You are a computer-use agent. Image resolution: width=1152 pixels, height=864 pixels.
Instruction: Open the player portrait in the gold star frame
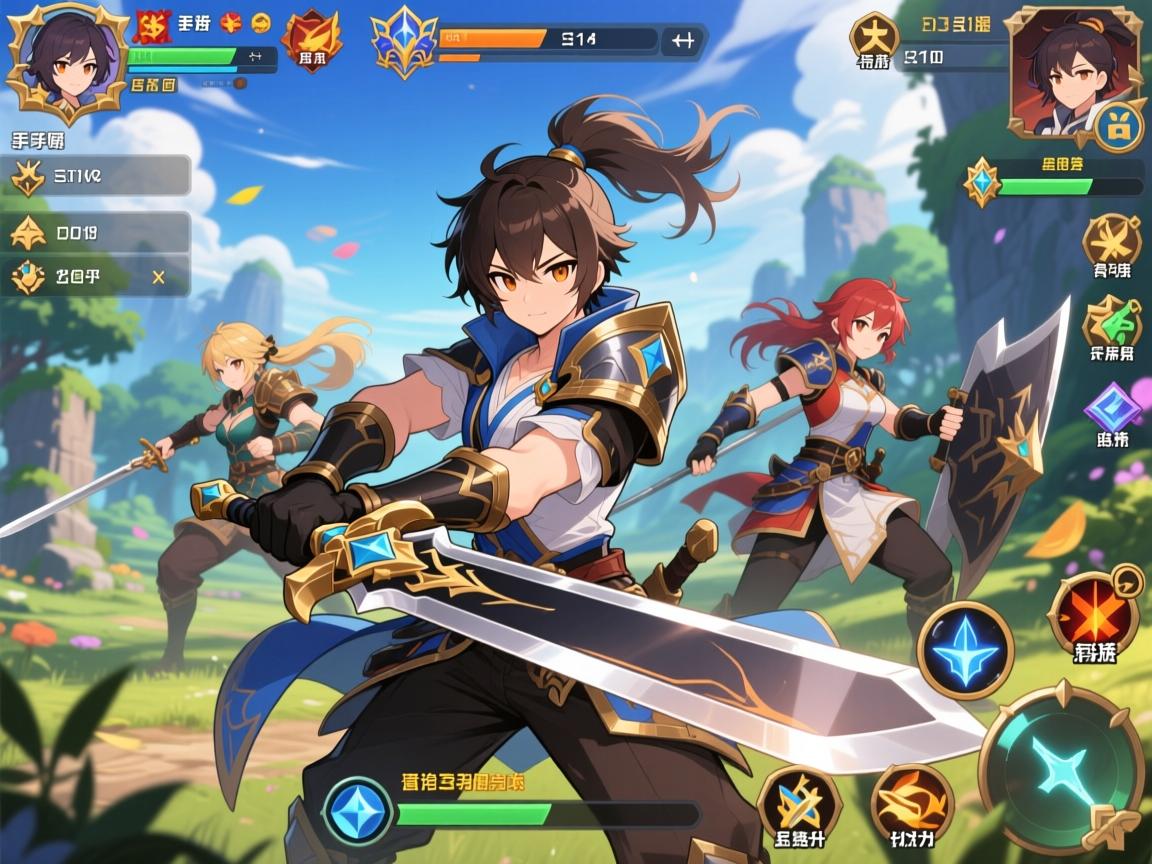click(66, 62)
